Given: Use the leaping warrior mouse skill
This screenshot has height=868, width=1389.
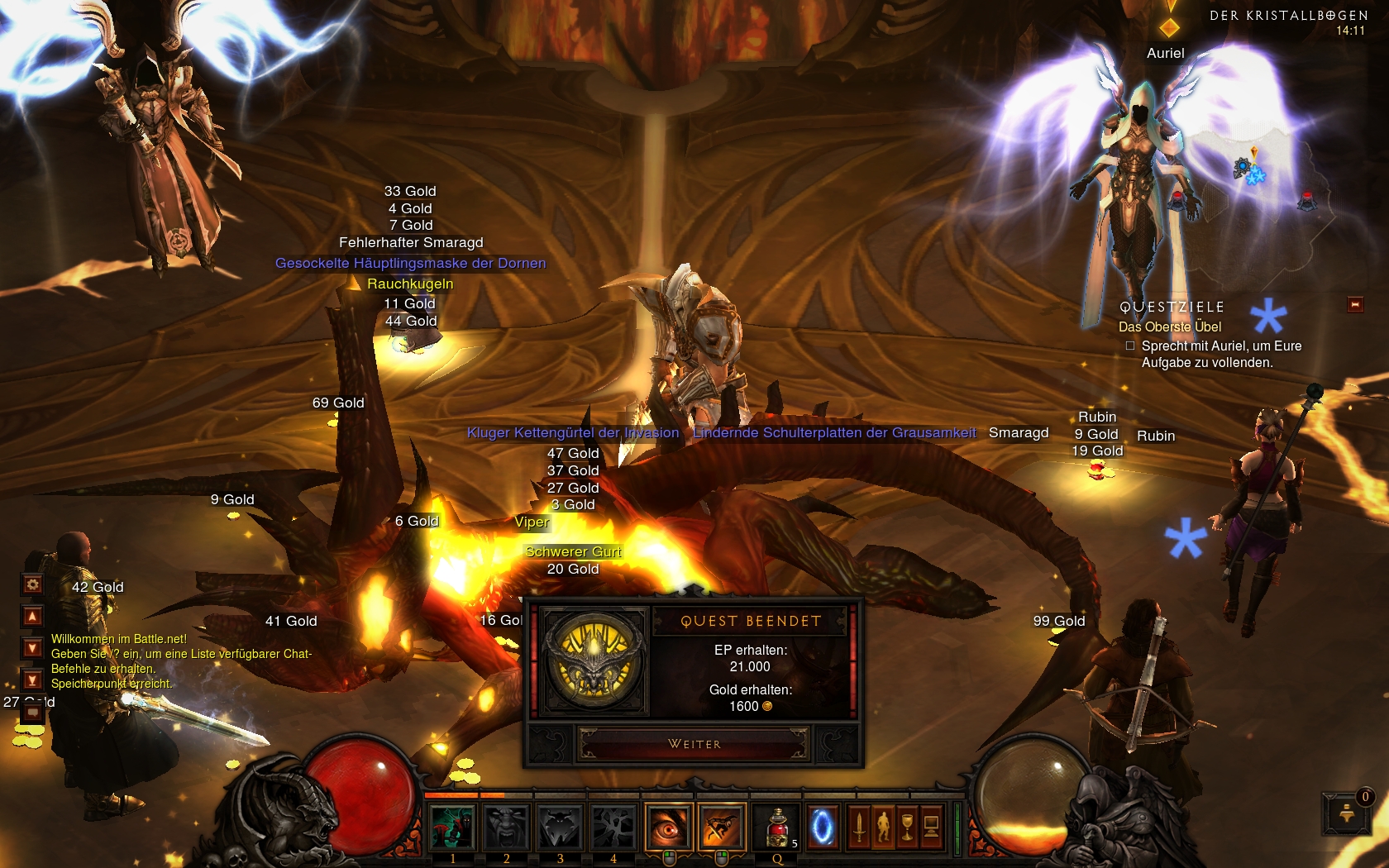Looking at the screenshot, I should click(721, 827).
